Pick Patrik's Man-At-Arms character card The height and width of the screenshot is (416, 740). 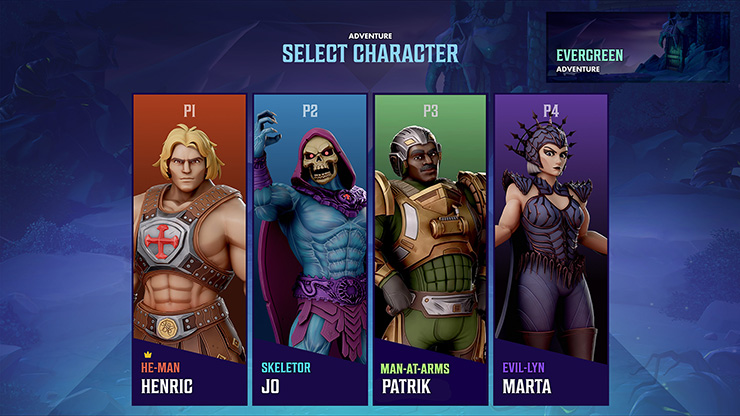[430, 249]
